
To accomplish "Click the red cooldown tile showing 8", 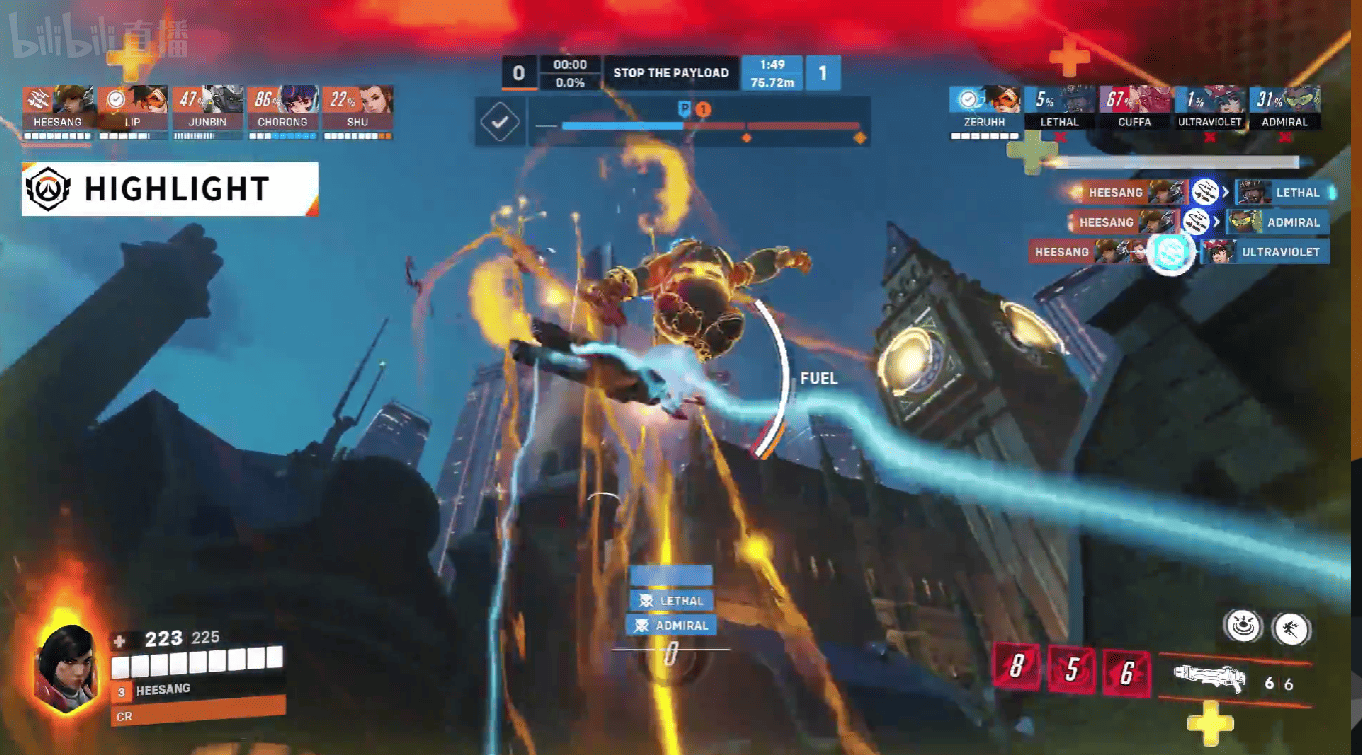I will (1017, 669).
